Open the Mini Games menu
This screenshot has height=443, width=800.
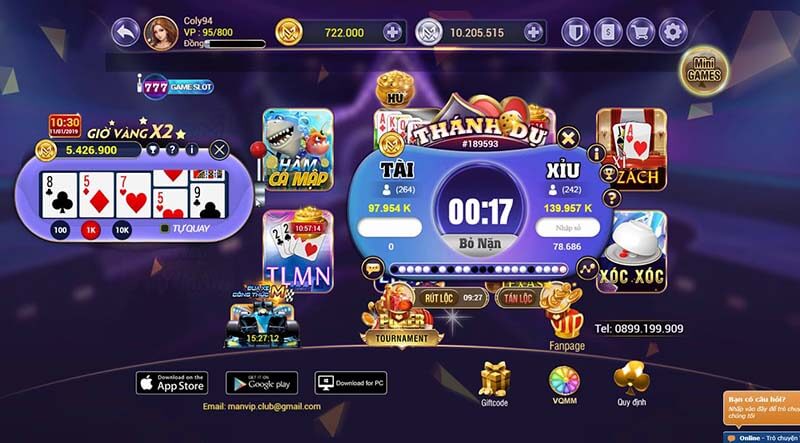click(x=703, y=69)
